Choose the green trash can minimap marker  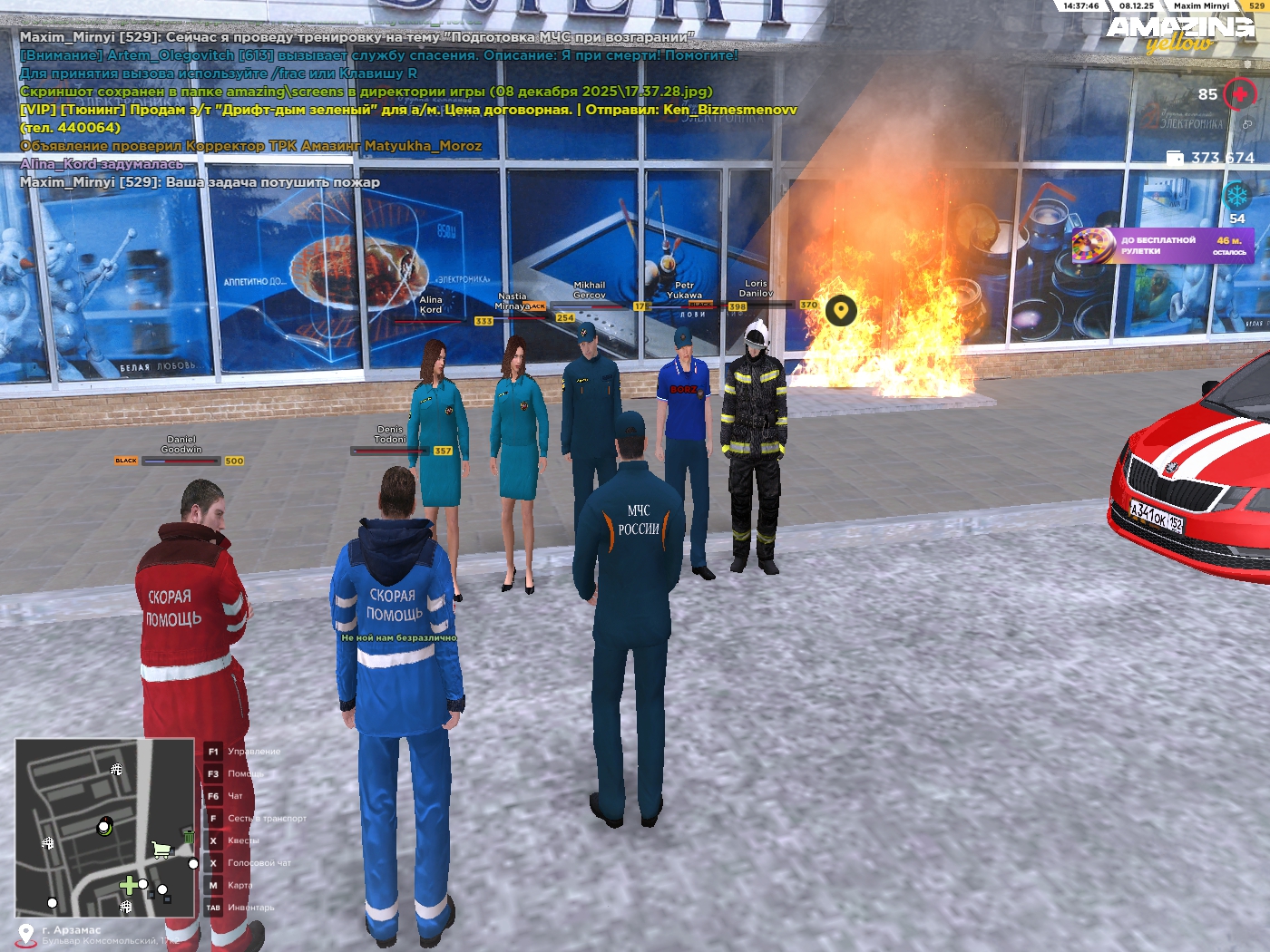coord(188,836)
